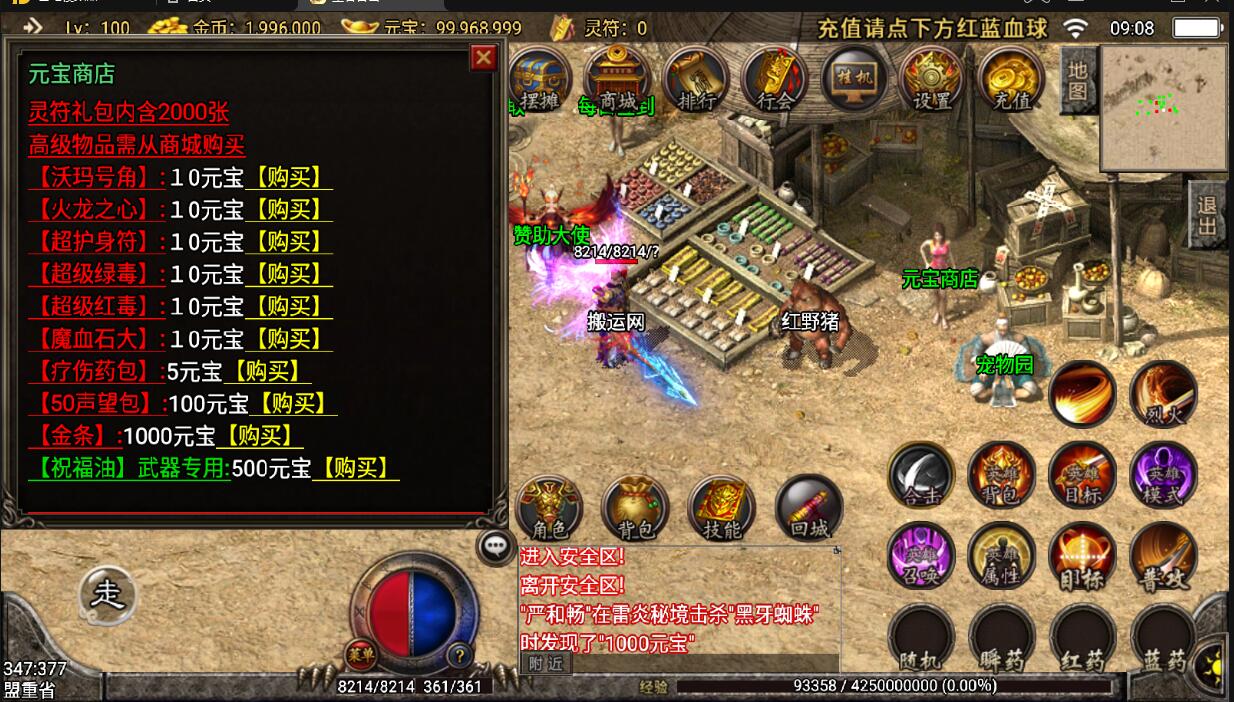
Task: Buy the 祝福油 weapon oil
Action: point(355,468)
